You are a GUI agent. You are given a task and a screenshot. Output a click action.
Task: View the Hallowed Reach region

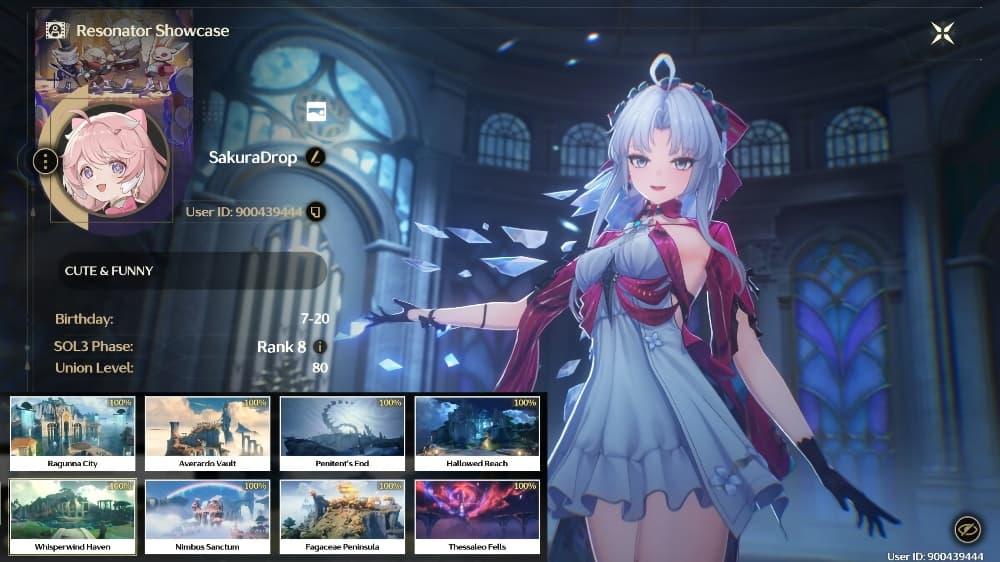pos(477,433)
